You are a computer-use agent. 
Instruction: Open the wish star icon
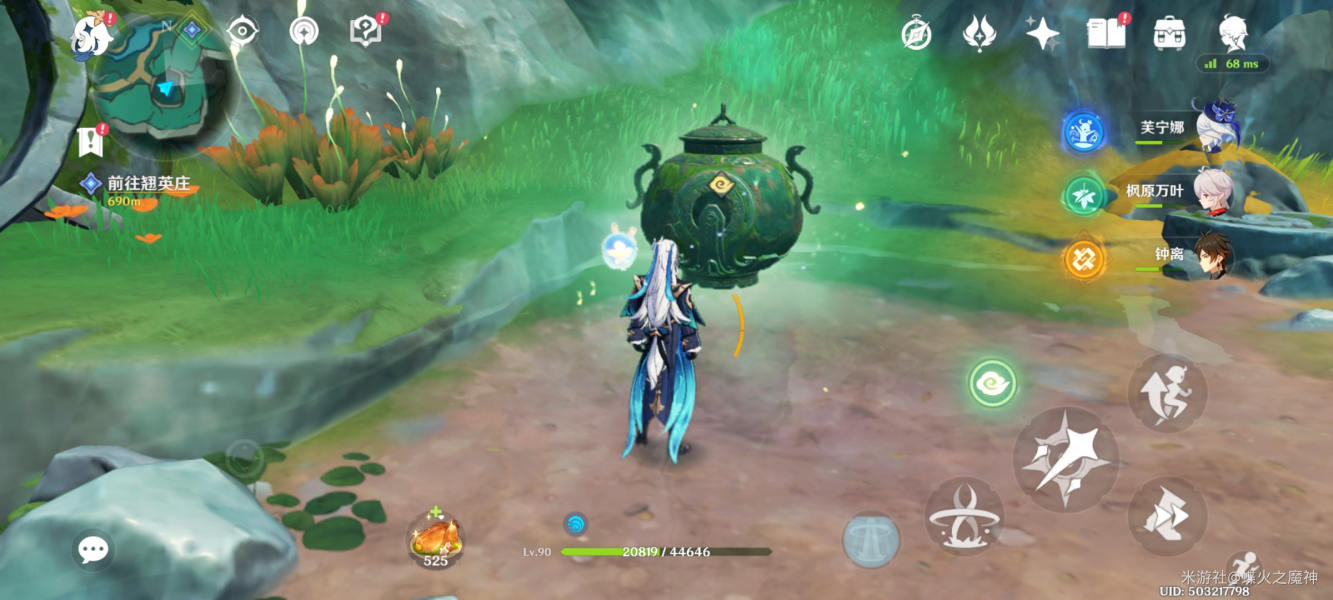click(1042, 34)
